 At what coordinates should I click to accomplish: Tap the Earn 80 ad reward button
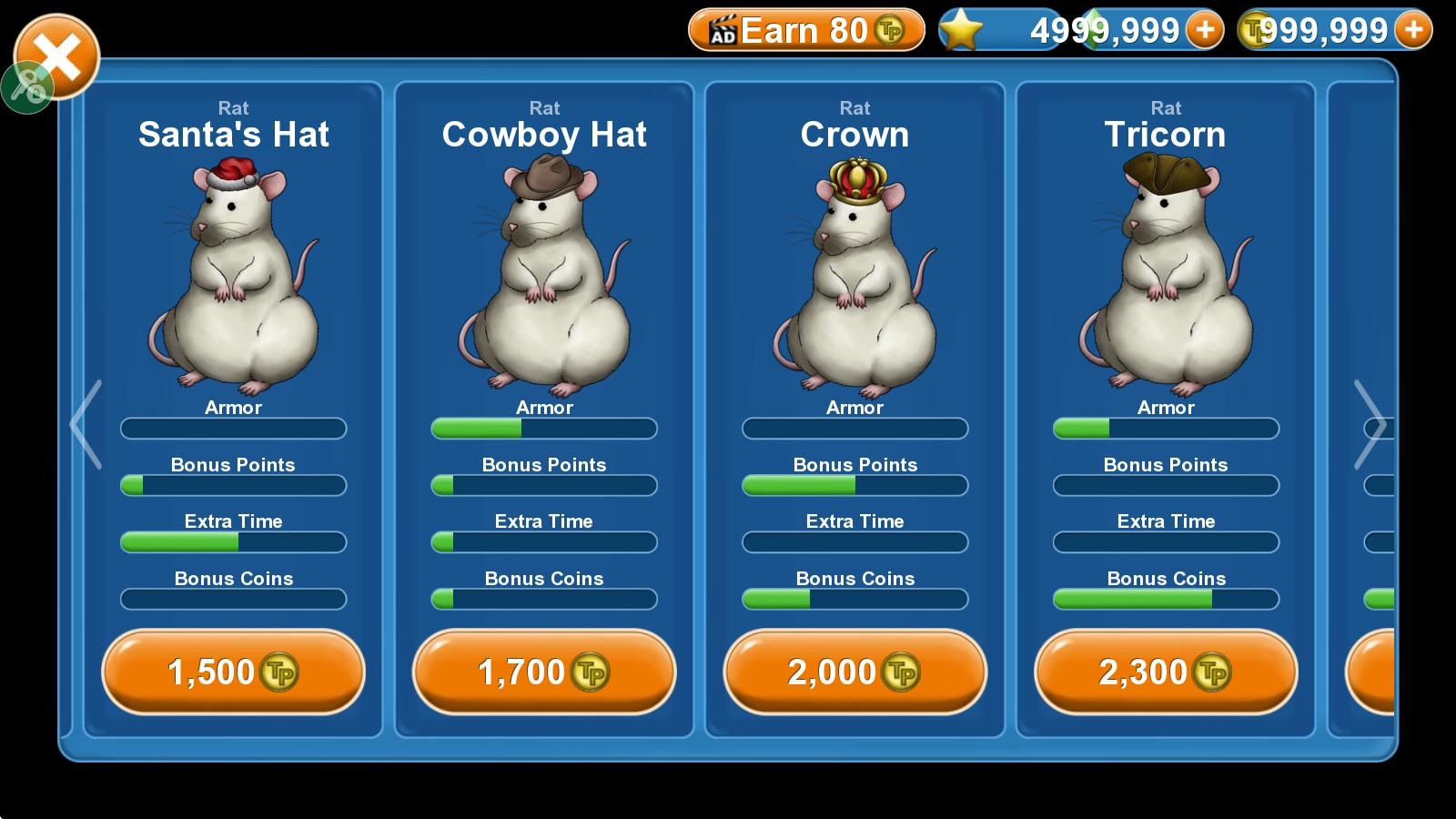click(x=806, y=31)
